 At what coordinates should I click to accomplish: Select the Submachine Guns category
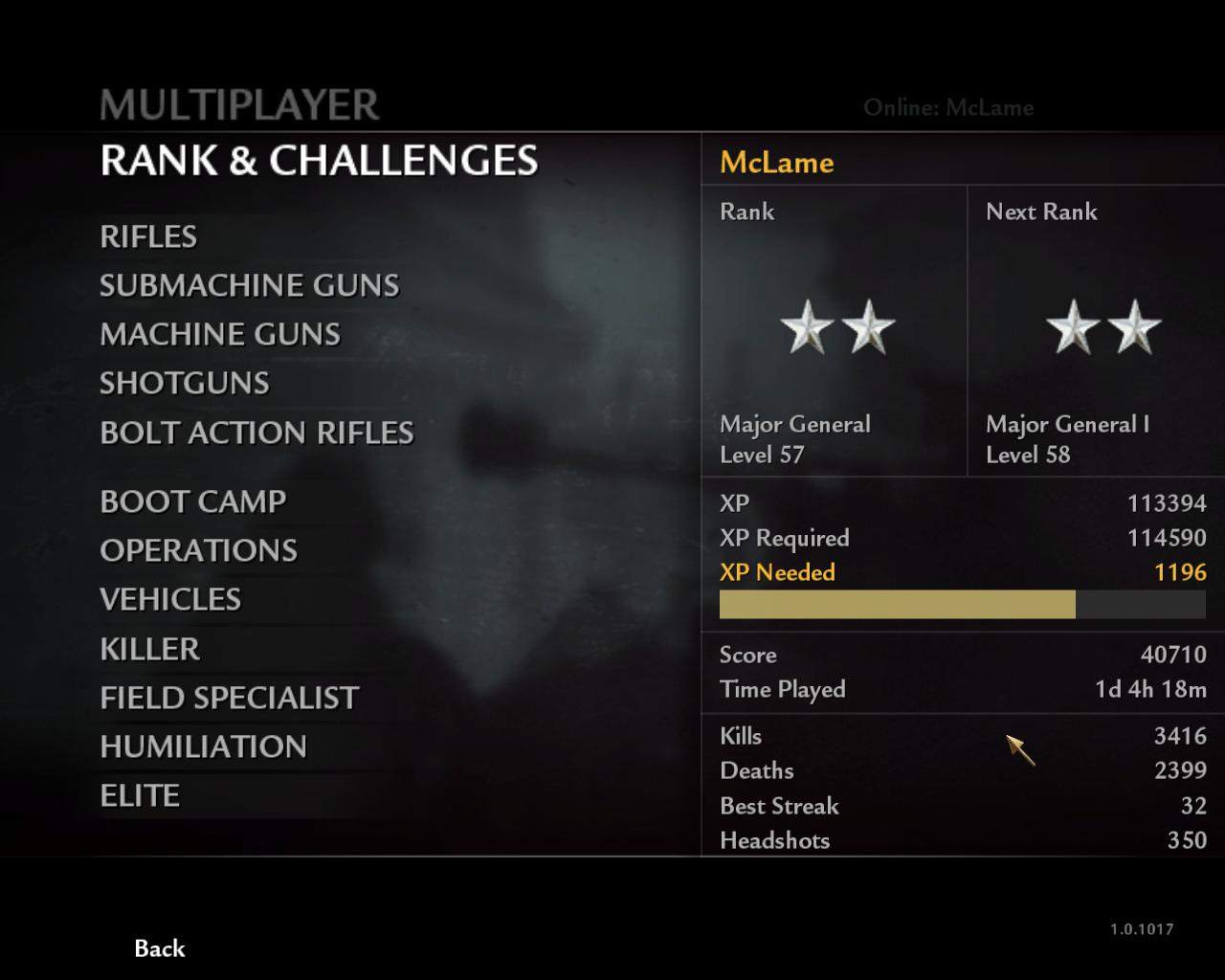(249, 285)
